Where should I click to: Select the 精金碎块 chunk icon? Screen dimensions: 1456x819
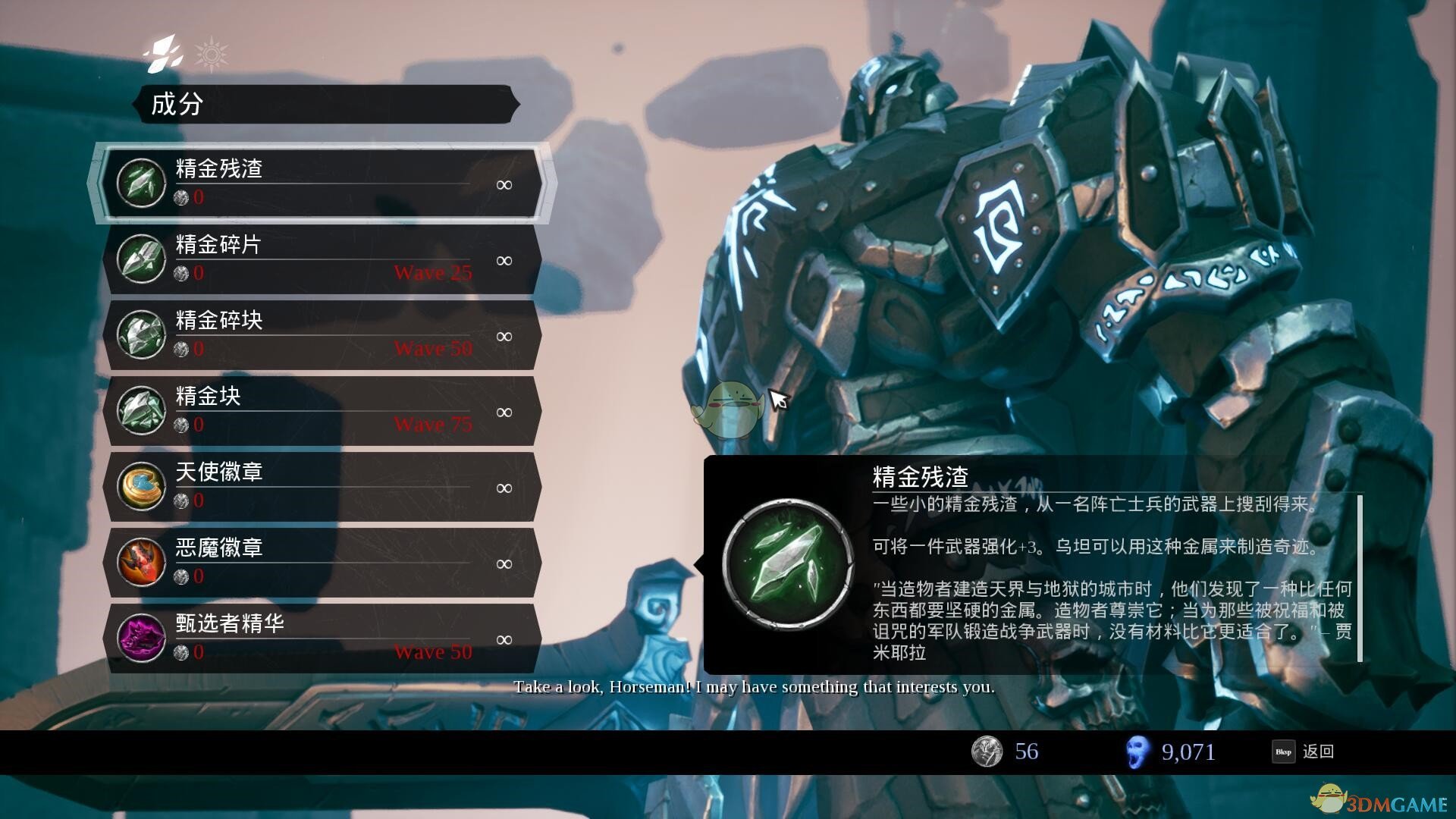[140, 335]
